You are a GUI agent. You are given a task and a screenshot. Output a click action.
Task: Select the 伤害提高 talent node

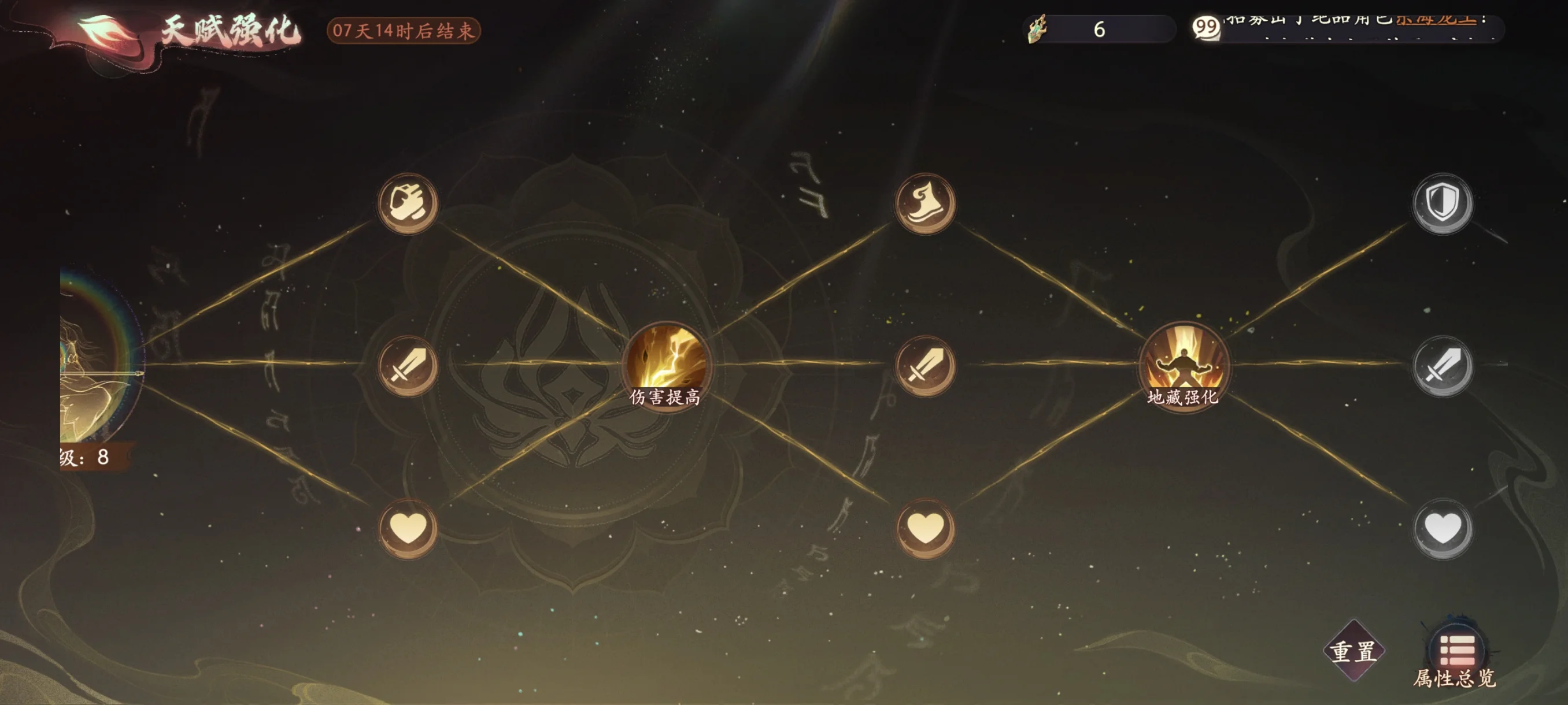665,363
